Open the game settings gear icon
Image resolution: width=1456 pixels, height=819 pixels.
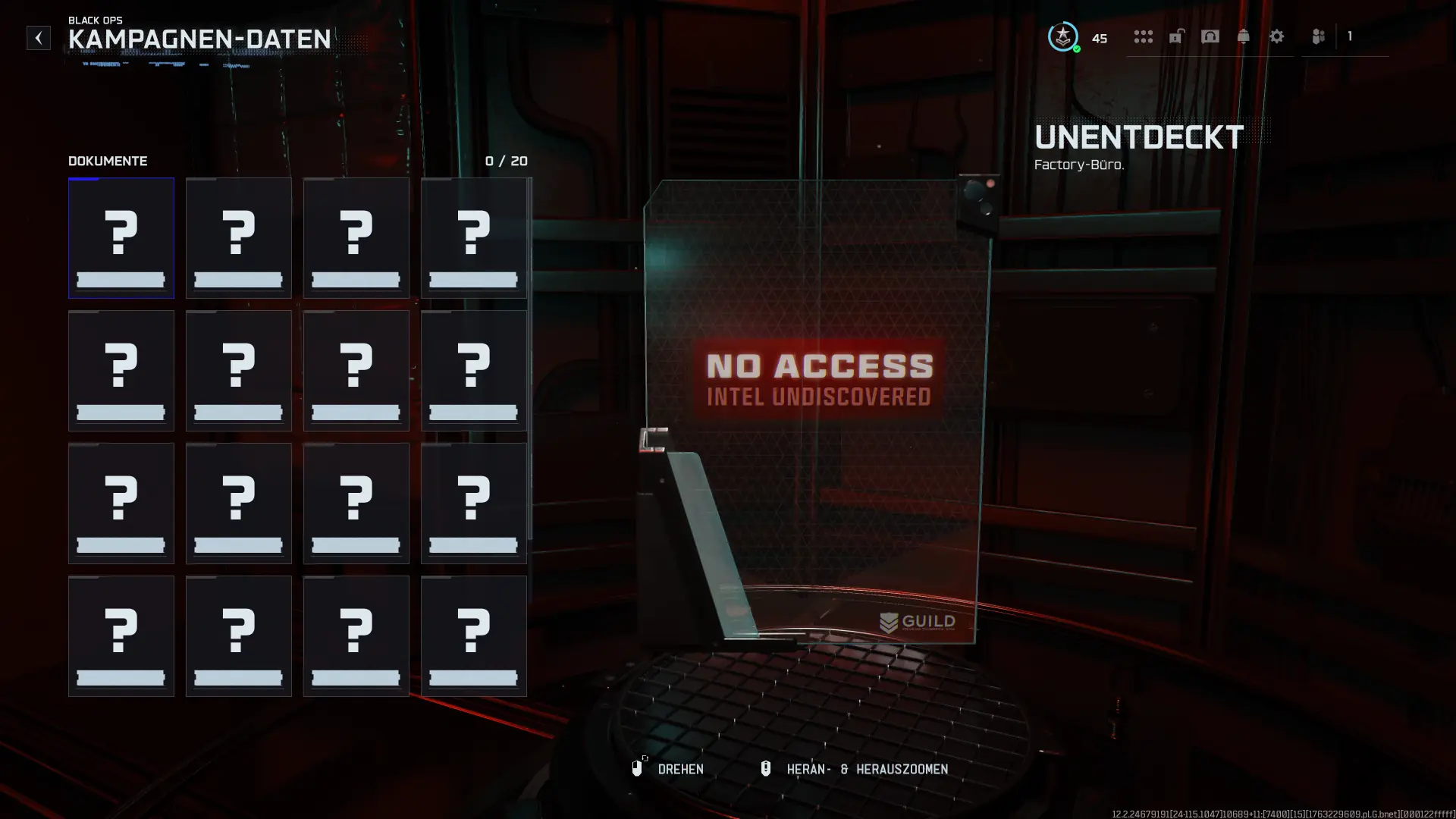coord(1278,36)
